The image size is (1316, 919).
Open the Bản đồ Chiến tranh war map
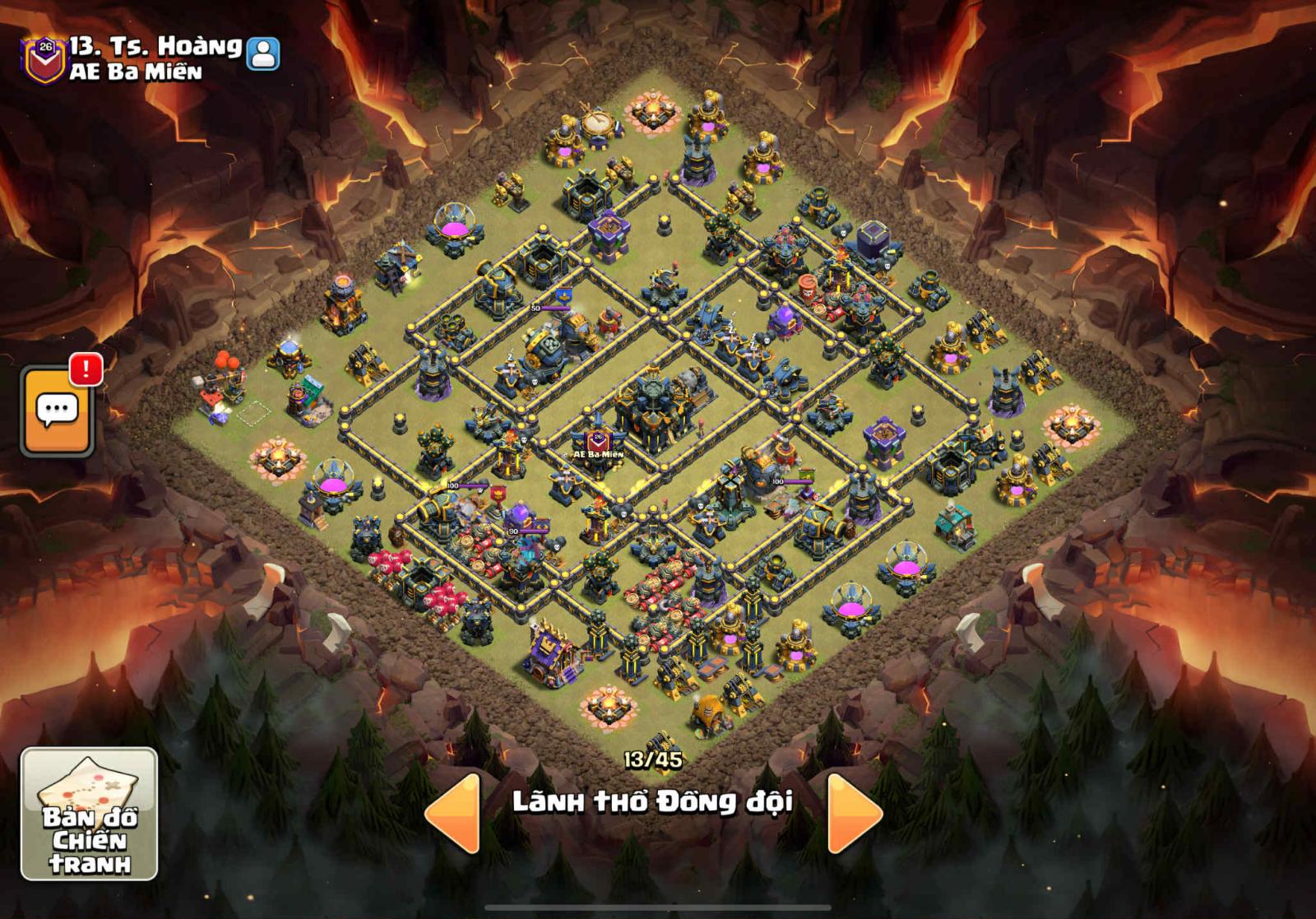(x=89, y=813)
